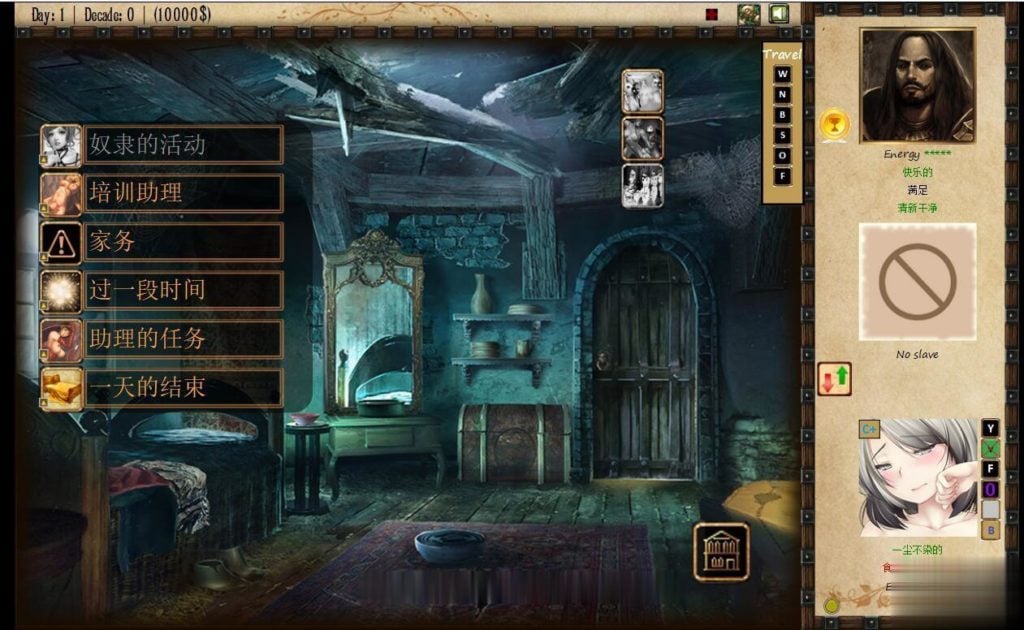Toggle the sound speaker icon
The width and height of the screenshot is (1024, 630).
778,14
